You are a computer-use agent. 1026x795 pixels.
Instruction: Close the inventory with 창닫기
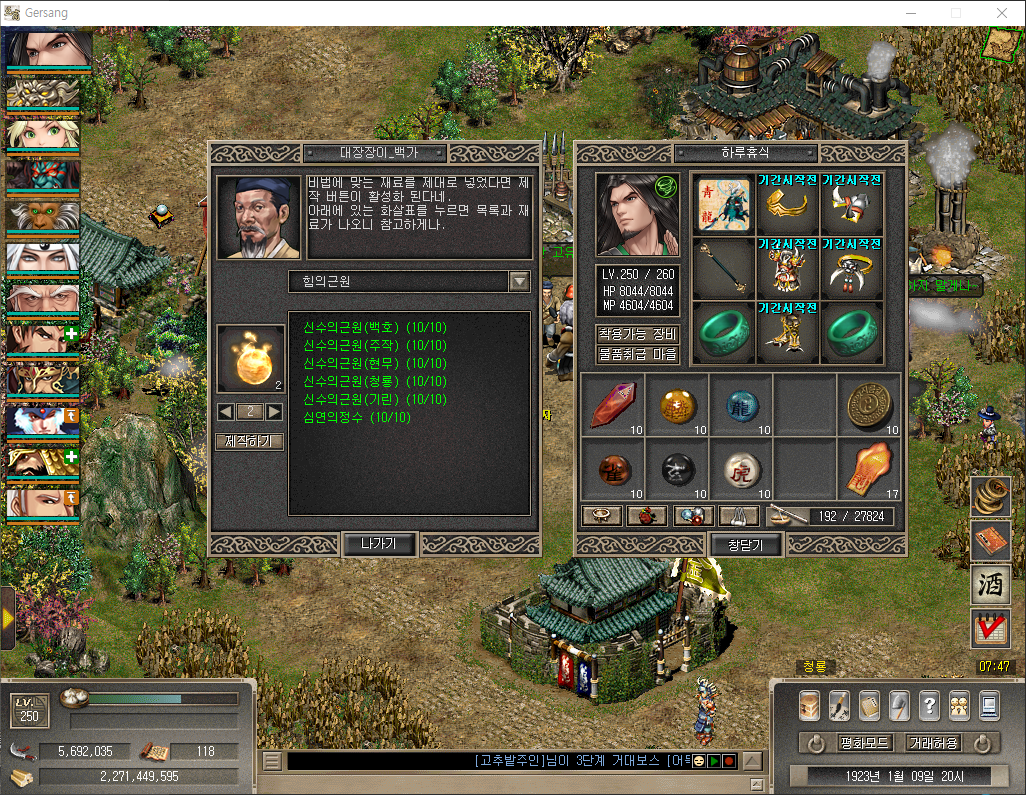[x=745, y=544]
